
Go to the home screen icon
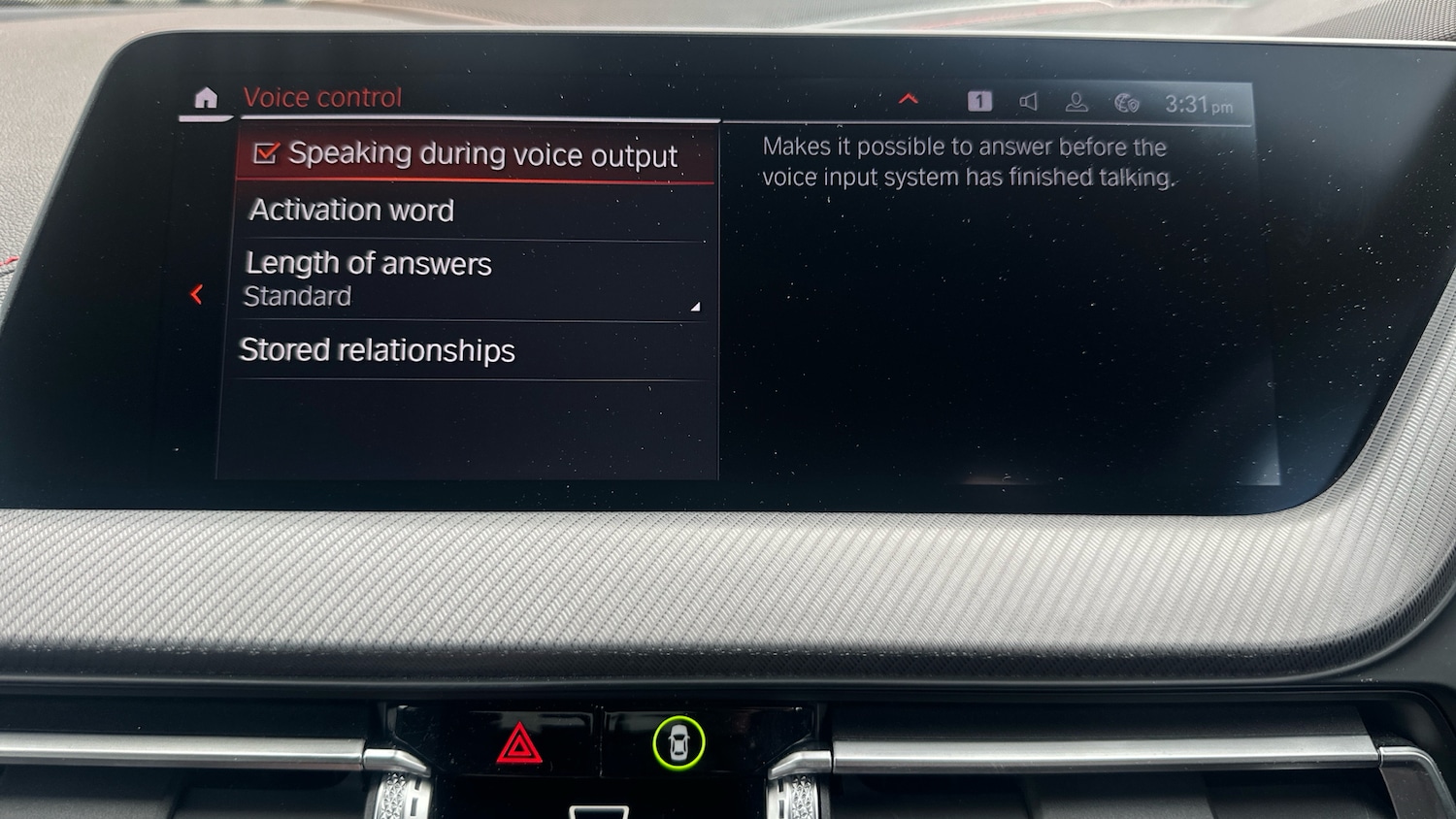(x=206, y=98)
